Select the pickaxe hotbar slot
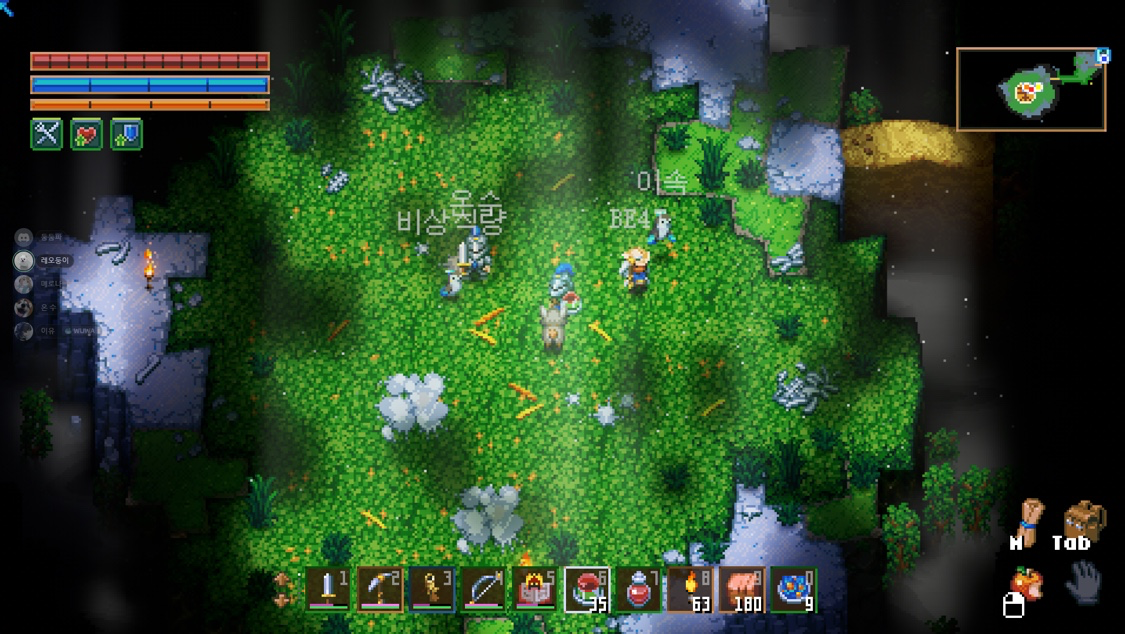1125x634 pixels. (x=380, y=589)
